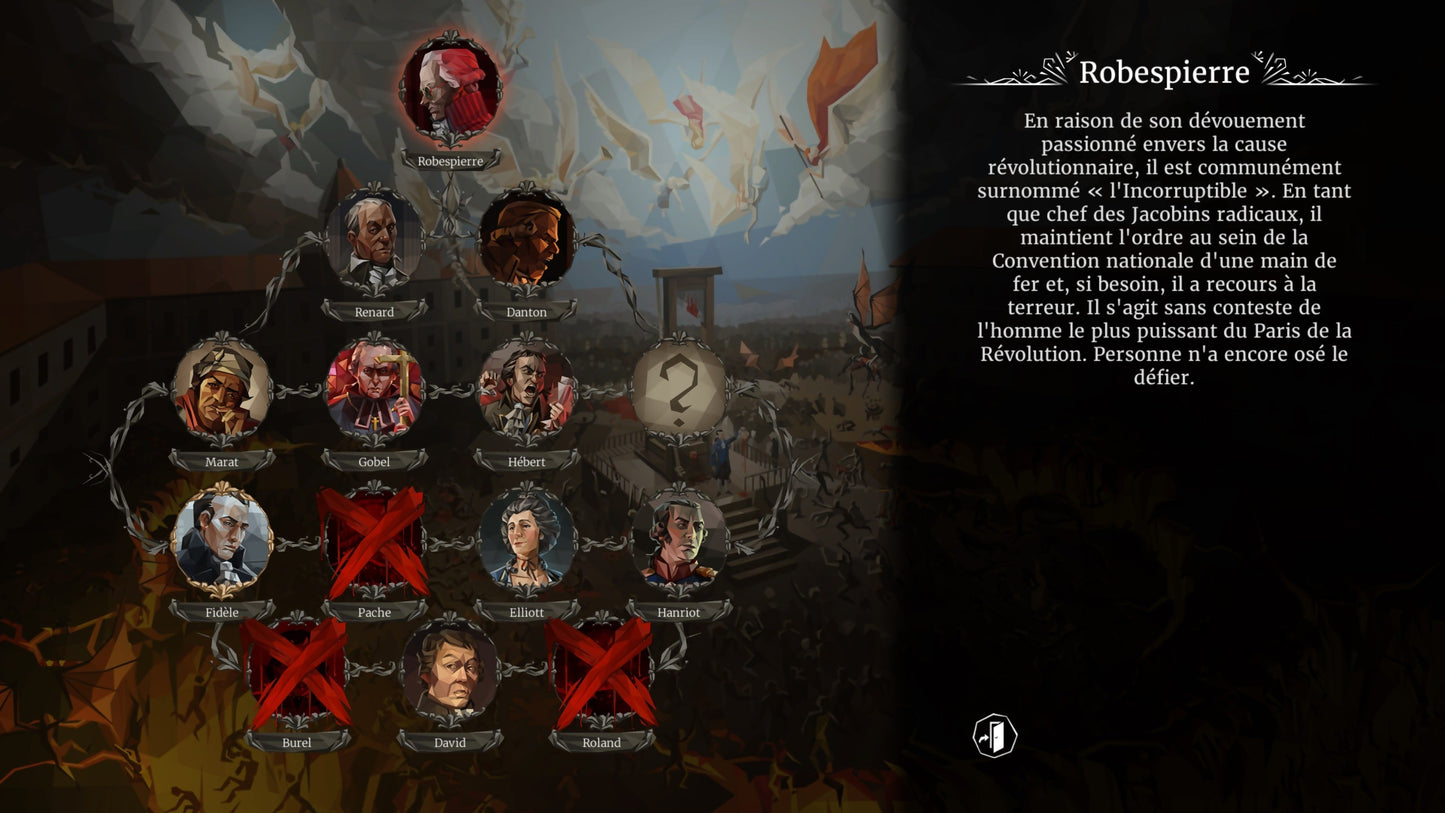Click Marat's portrait in the web
The width and height of the screenshot is (1445, 813).
tap(222, 392)
